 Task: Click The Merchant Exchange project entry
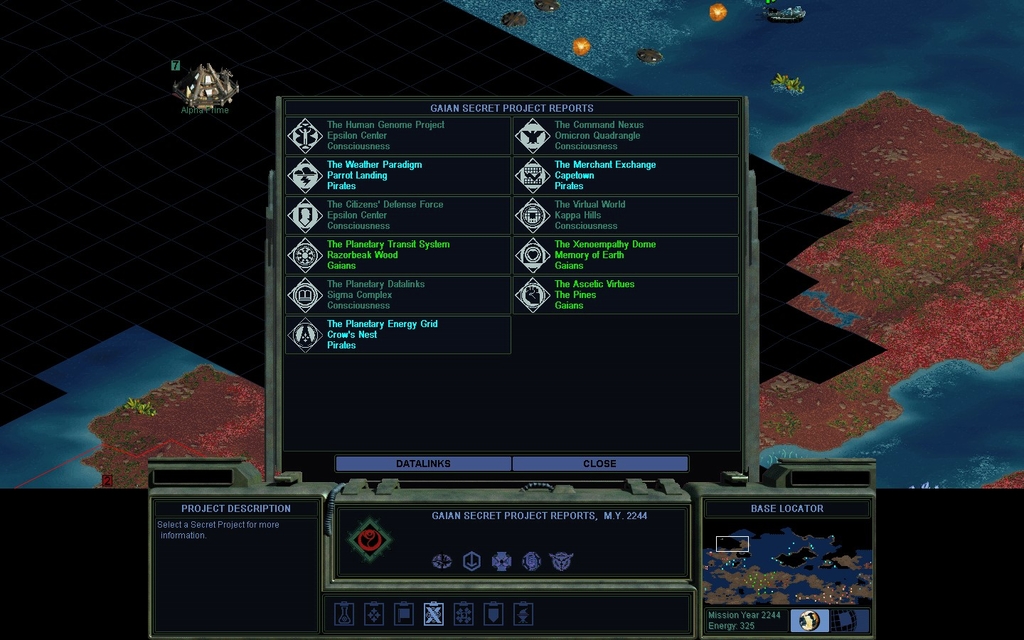626,176
